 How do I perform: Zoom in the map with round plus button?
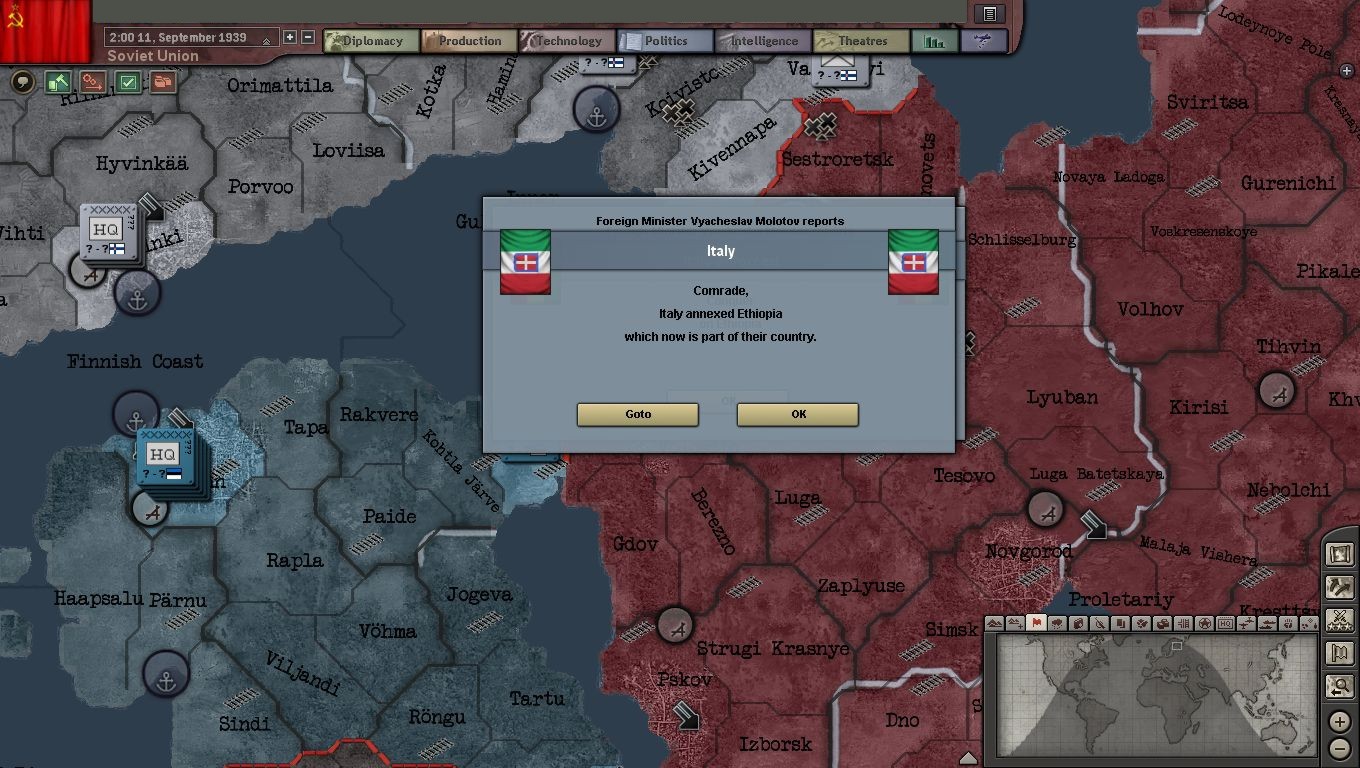point(1340,721)
